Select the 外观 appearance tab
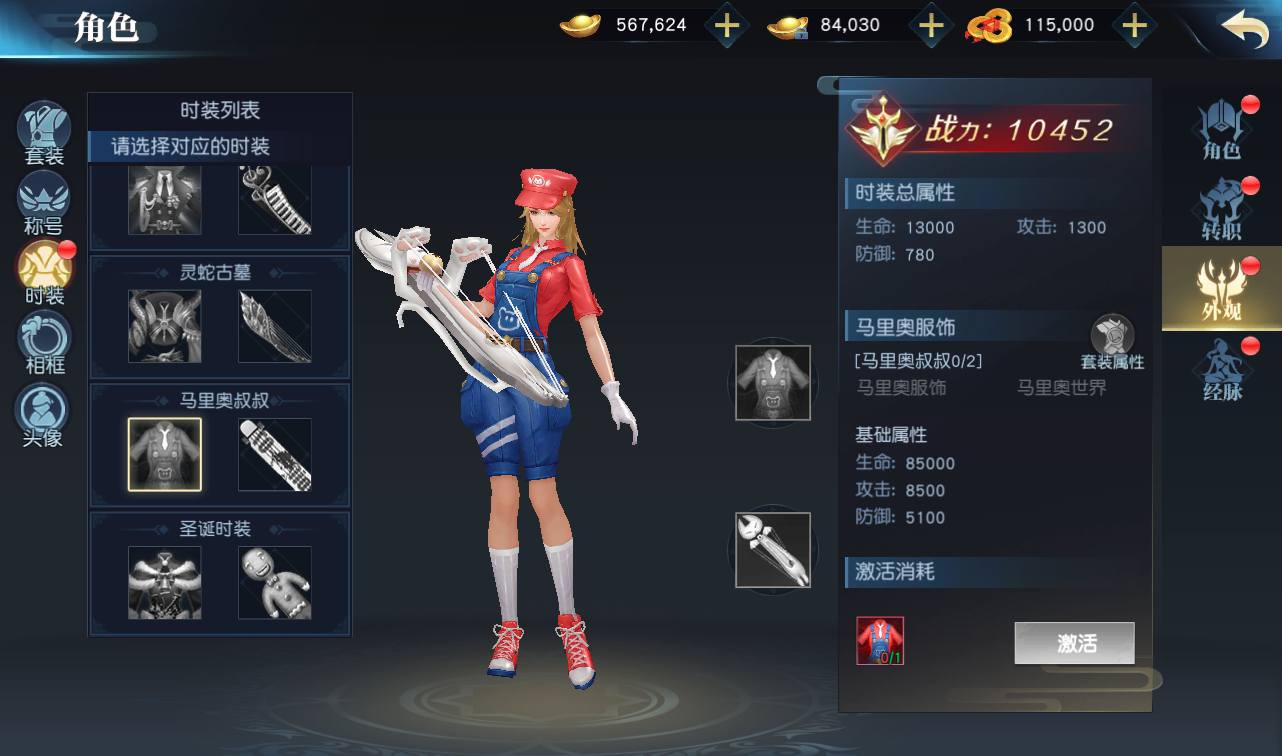1282x756 pixels. click(x=1221, y=290)
